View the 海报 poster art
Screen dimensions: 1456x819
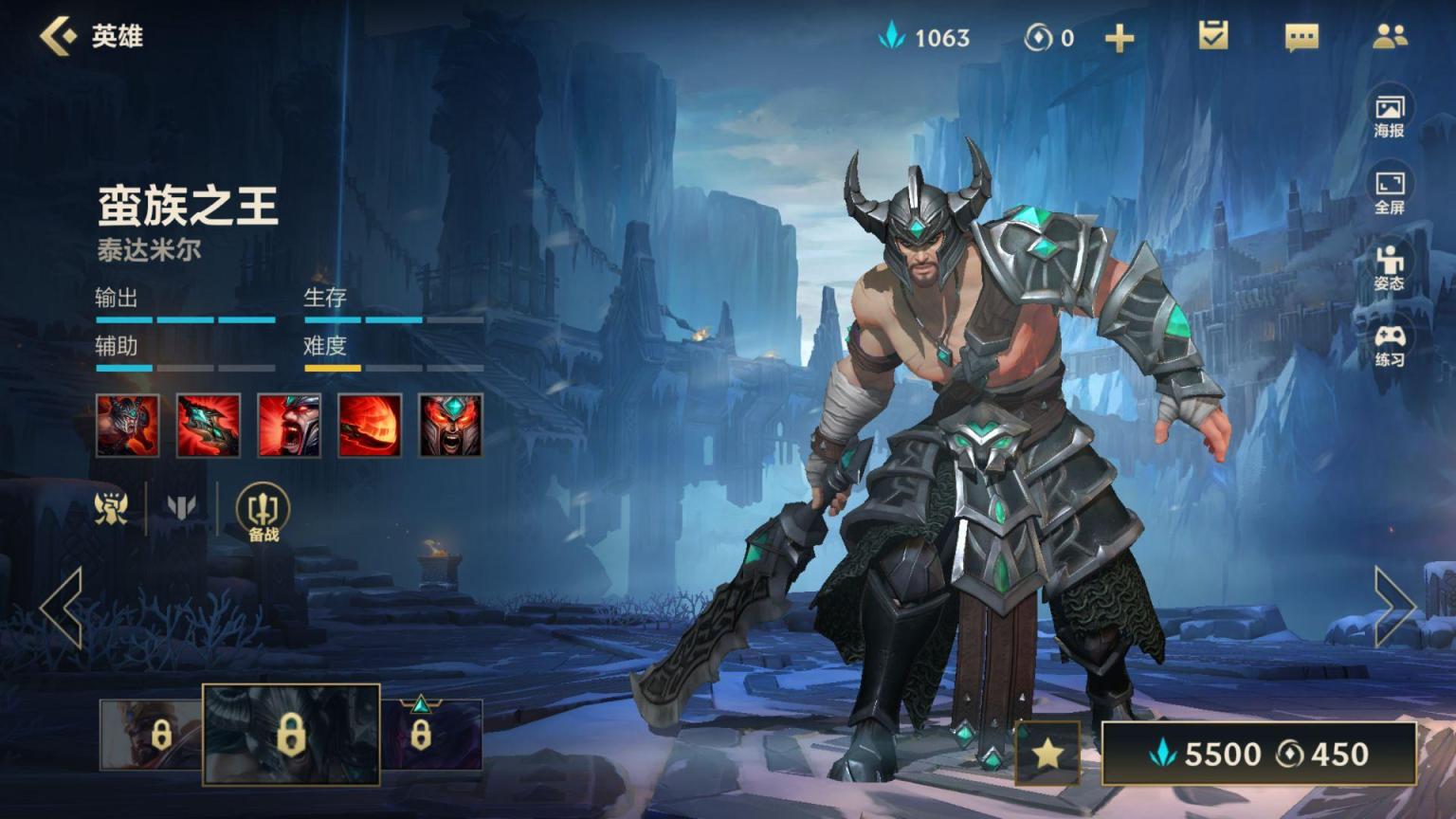[x=1390, y=114]
